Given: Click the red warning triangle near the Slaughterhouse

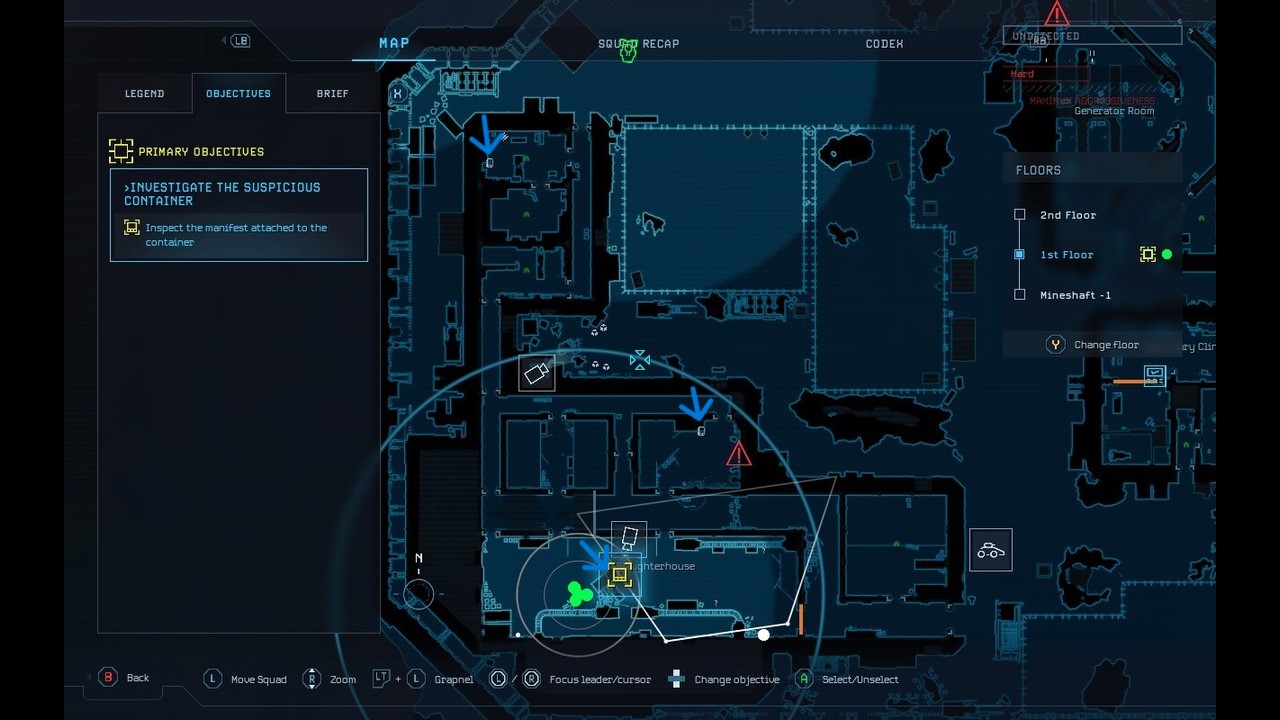Looking at the screenshot, I should [737, 453].
